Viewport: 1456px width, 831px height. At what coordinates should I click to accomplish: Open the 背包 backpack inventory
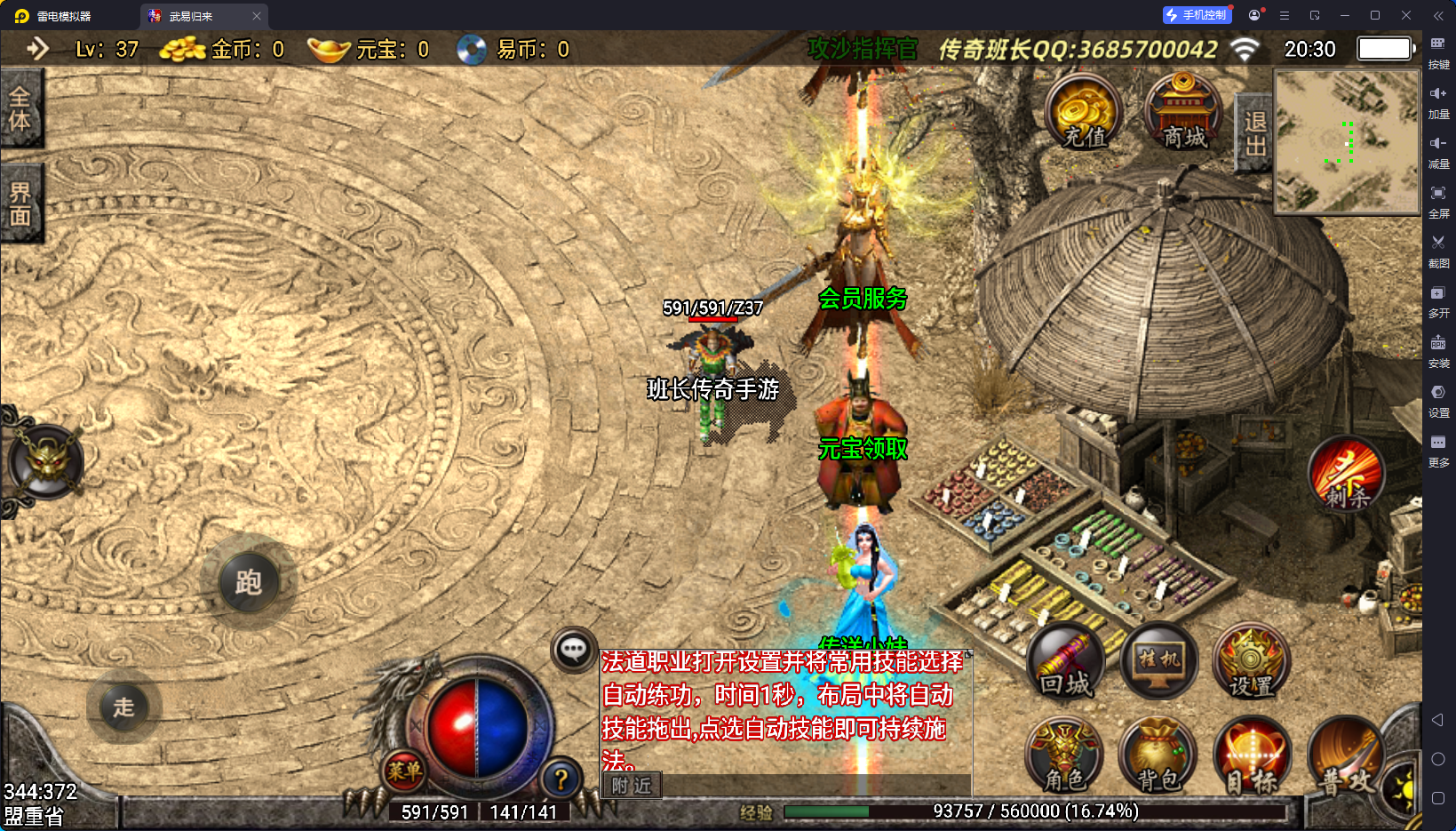click(x=1158, y=755)
